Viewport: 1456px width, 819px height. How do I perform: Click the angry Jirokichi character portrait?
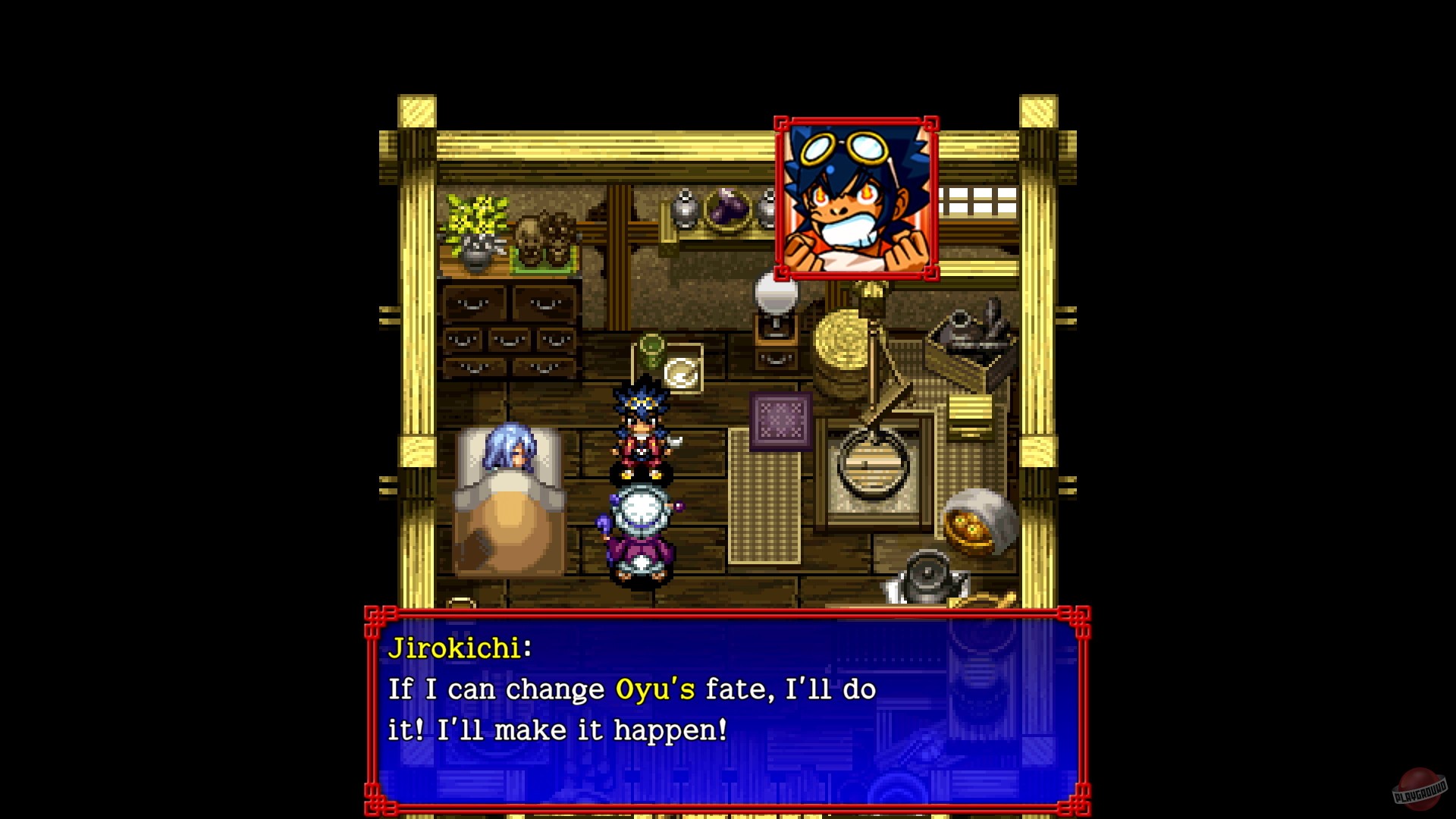pos(855,196)
